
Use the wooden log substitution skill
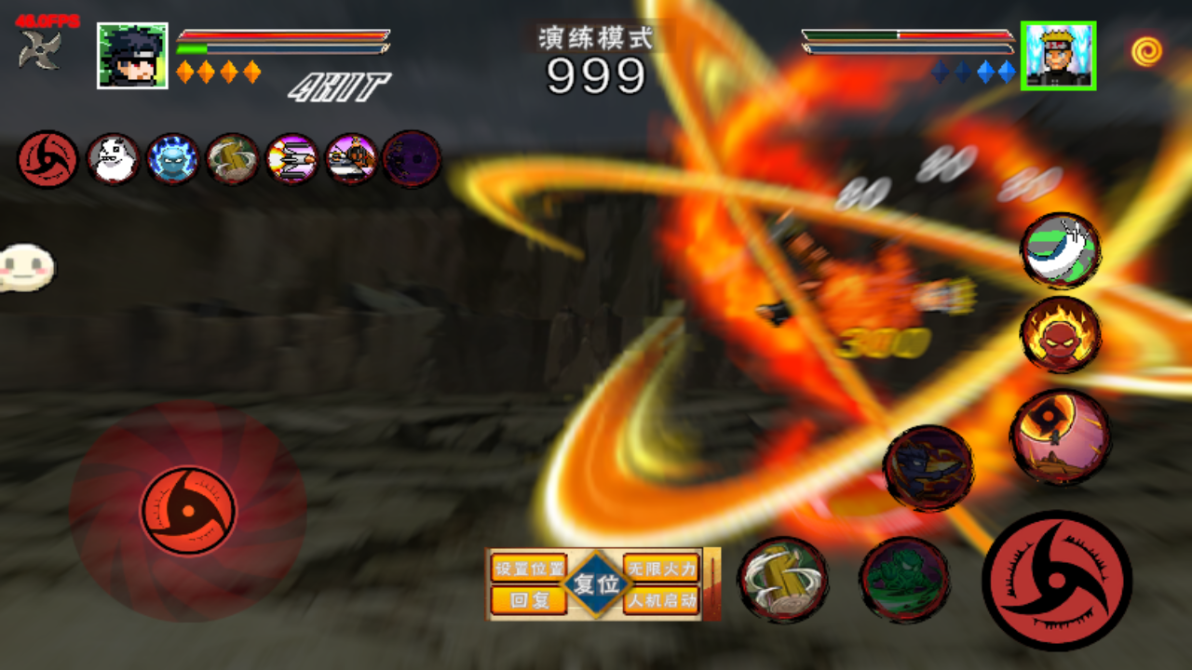pyautogui.click(x=783, y=579)
